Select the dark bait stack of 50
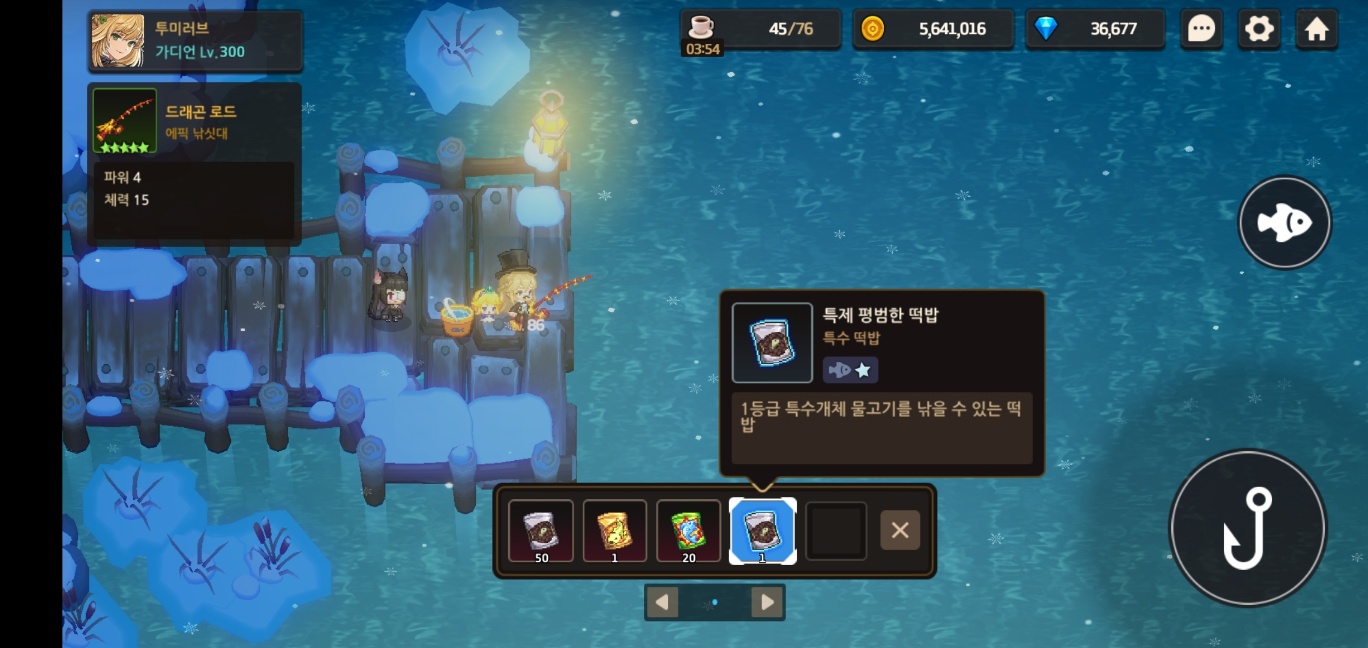Image resolution: width=1368 pixels, height=648 pixels. click(541, 530)
